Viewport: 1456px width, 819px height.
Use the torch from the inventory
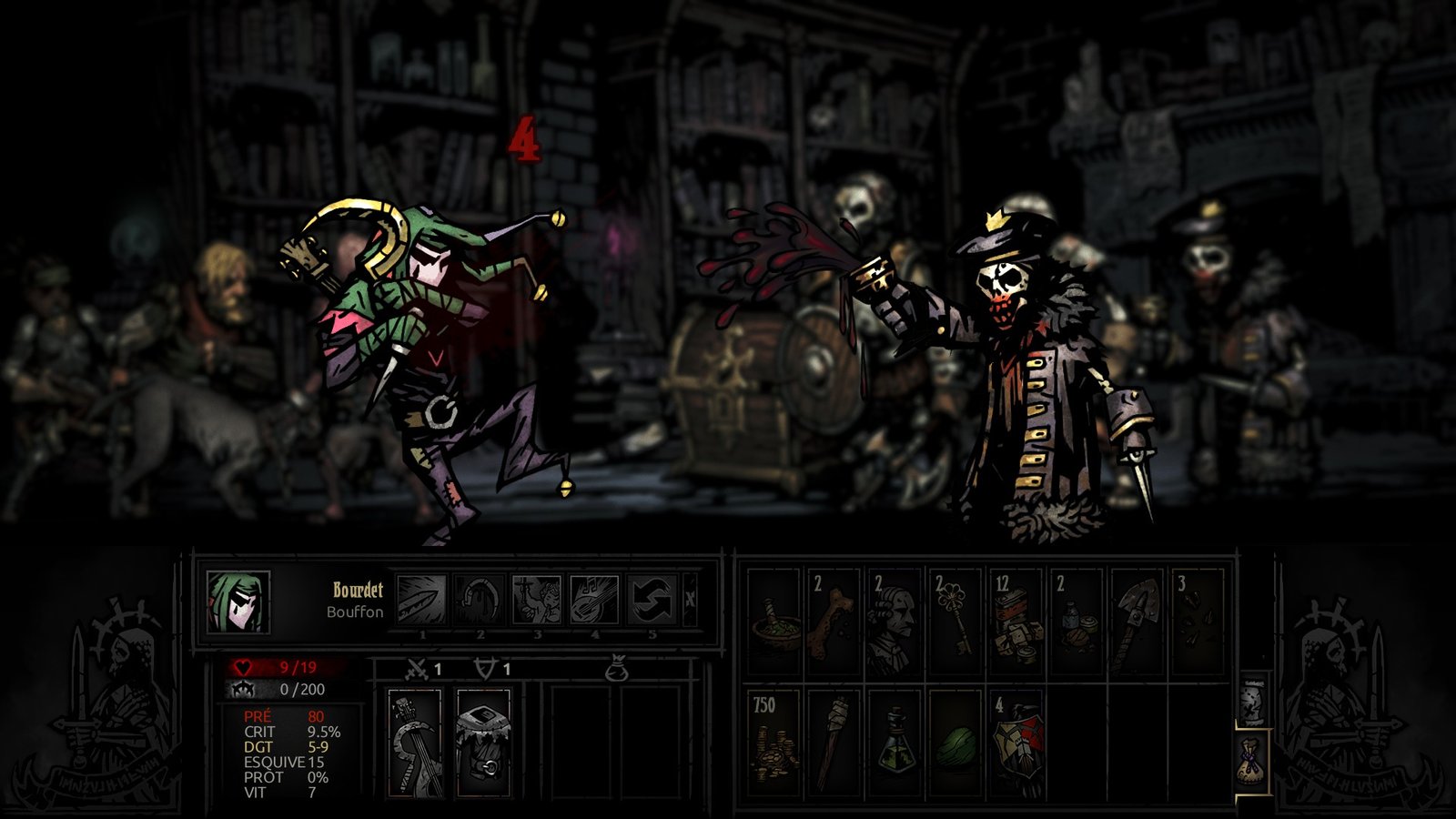point(834,743)
